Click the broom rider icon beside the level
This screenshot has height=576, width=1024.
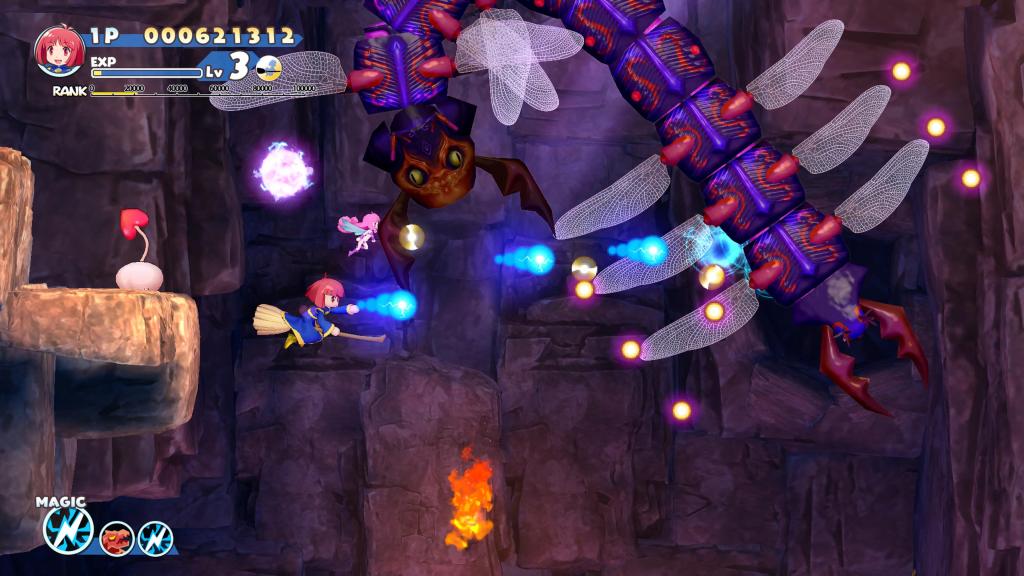[x=268, y=68]
